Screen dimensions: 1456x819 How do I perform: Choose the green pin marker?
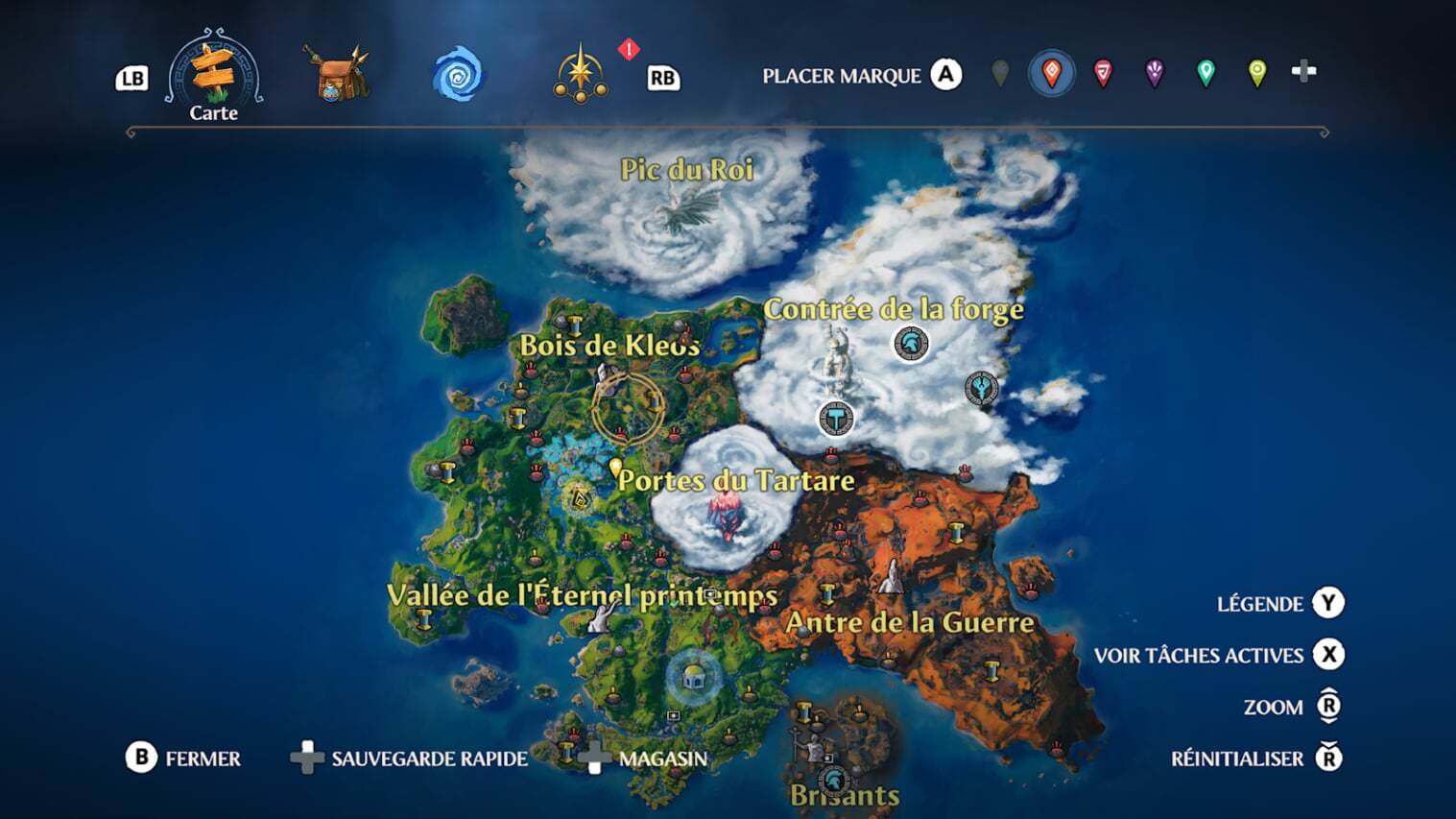click(1205, 73)
